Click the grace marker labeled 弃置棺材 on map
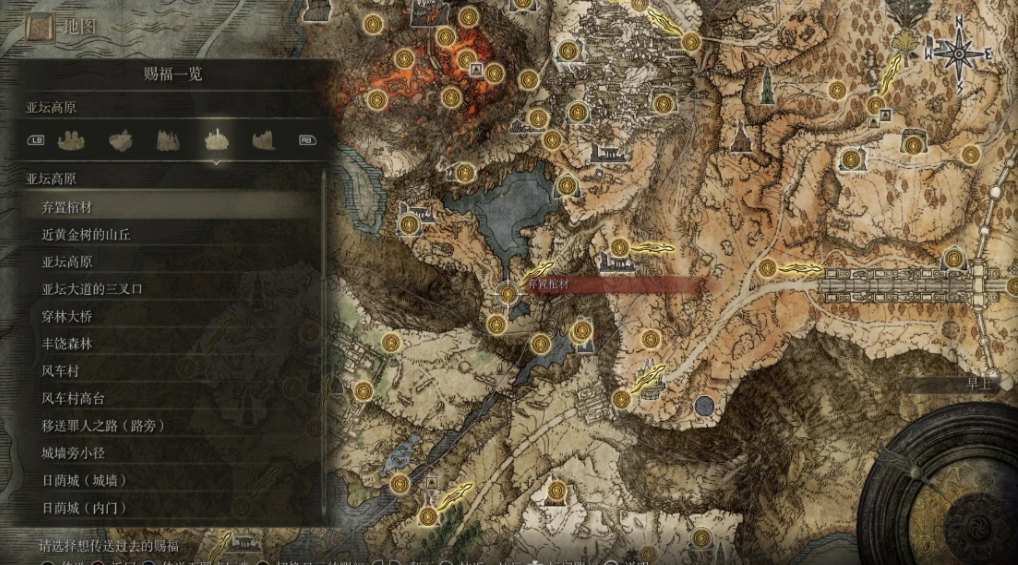Image resolution: width=1018 pixels, height=565 pixels. (x=509, y=293)
